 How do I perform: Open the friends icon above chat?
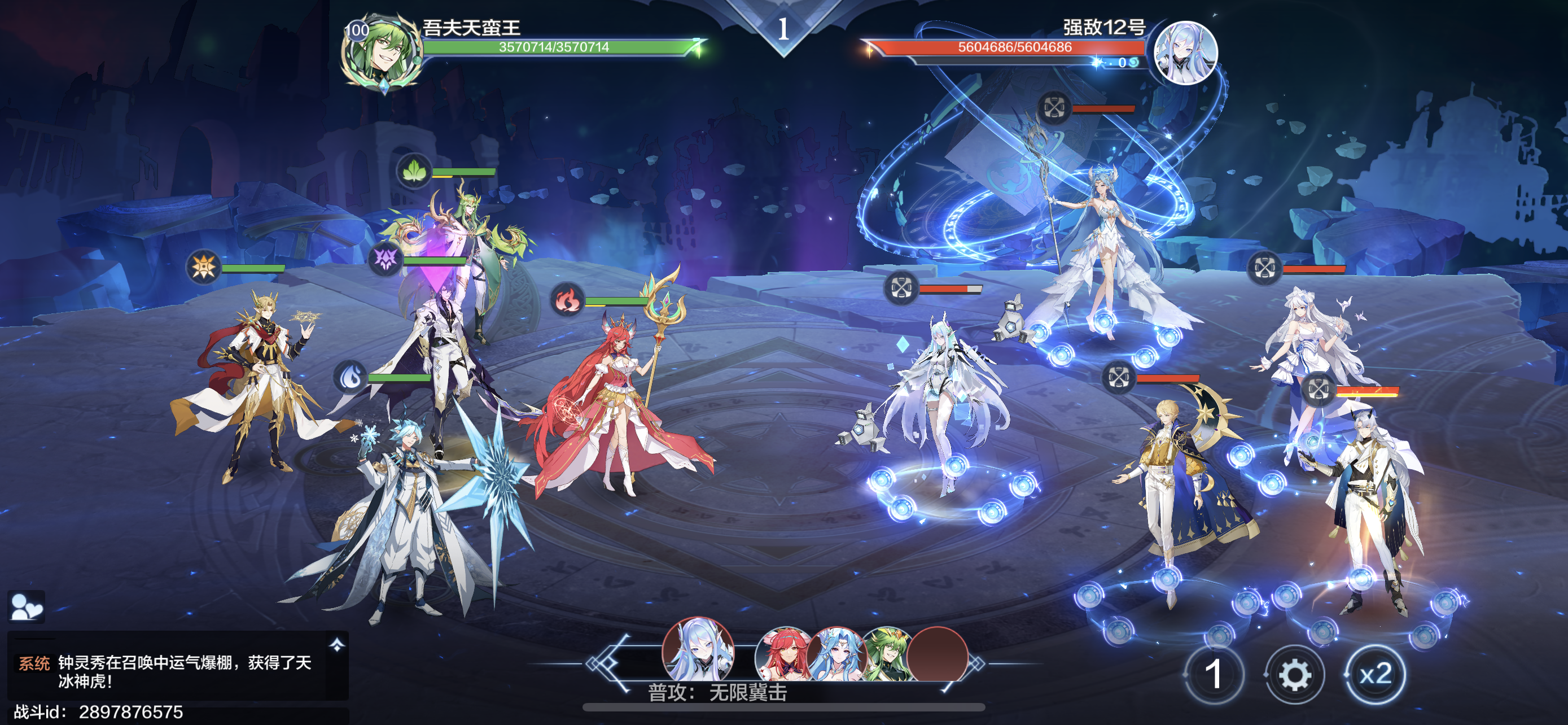coord(27,606)
